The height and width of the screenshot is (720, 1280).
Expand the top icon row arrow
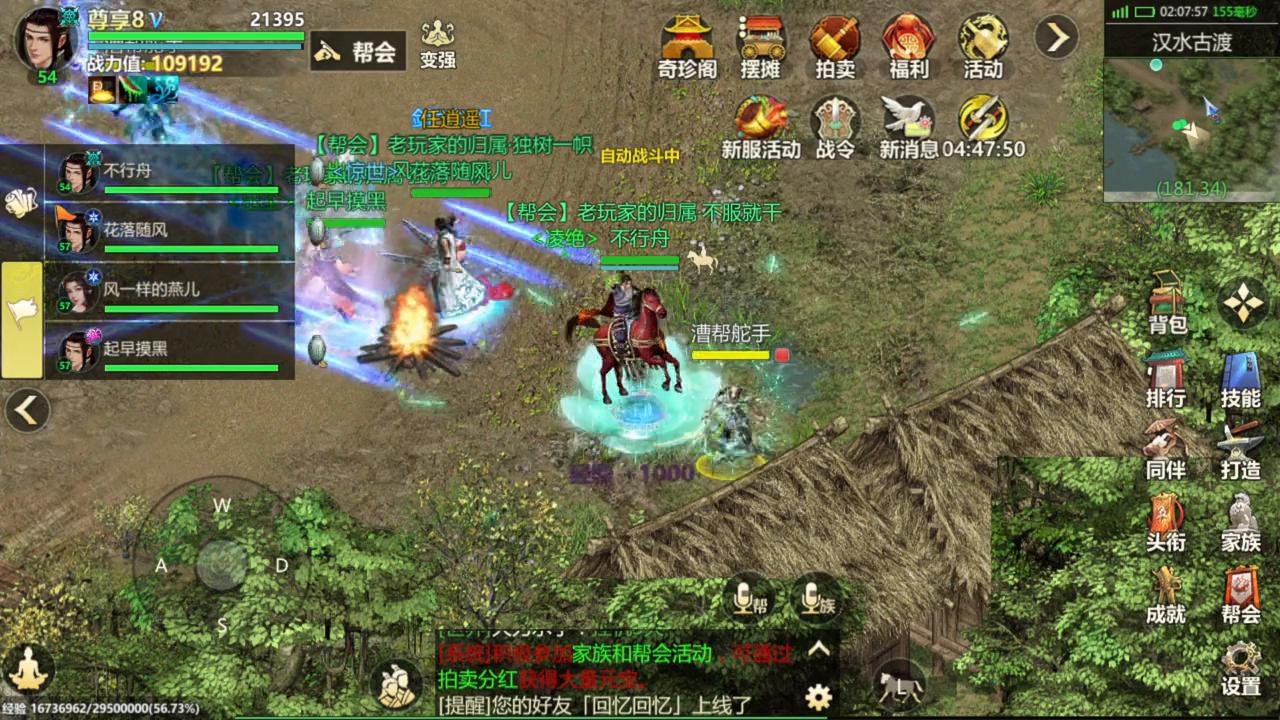click(x=1056, y=38)
